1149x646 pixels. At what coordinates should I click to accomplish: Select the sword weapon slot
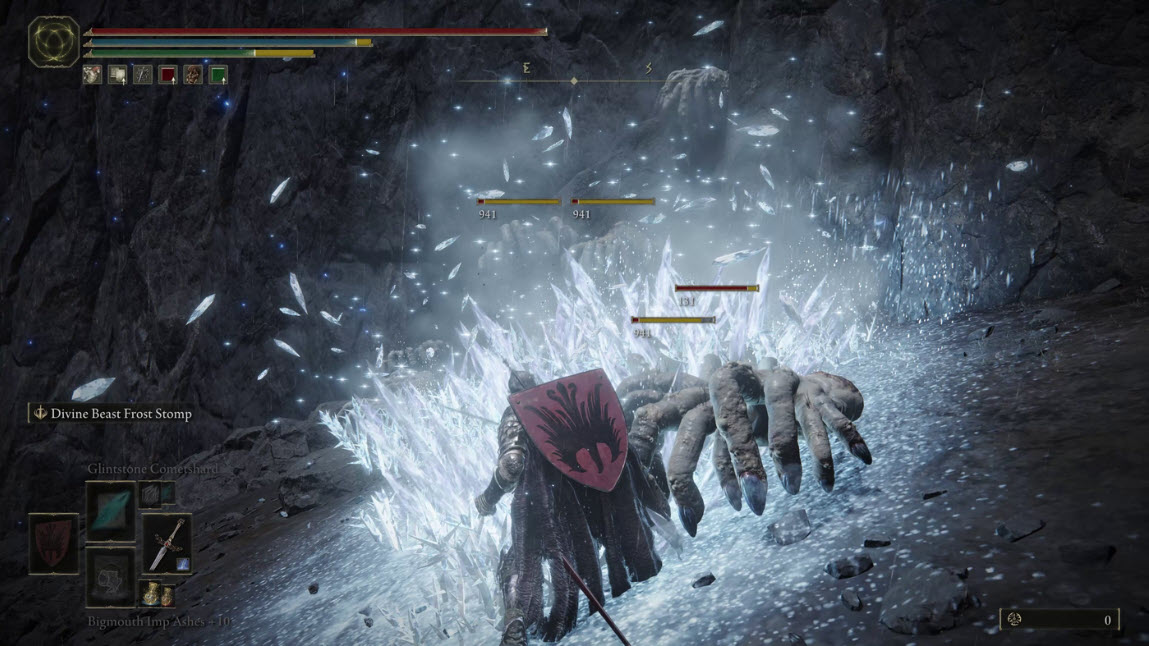(x=166, y=543)
